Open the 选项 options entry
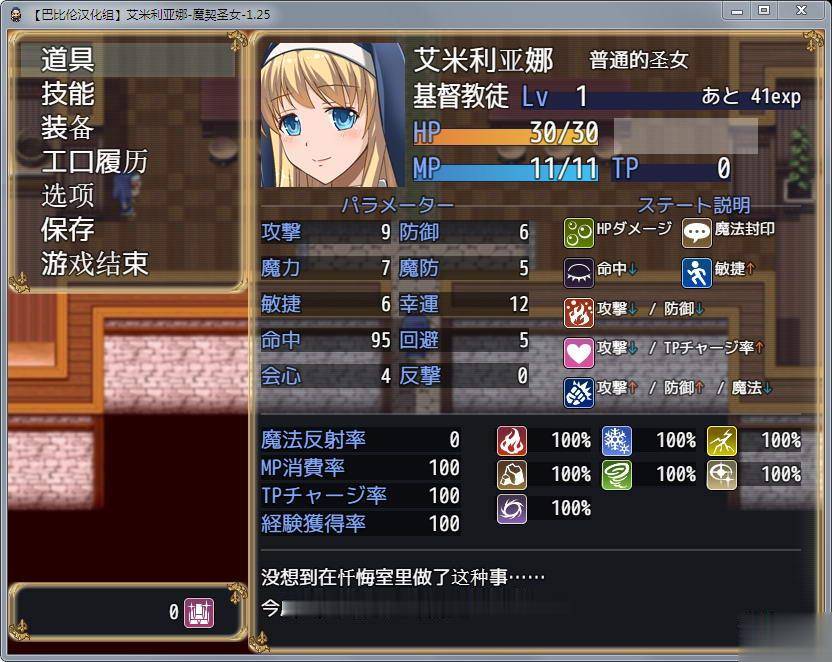The height and width of the screenshot is (662, 832). [x=68, y=195]
